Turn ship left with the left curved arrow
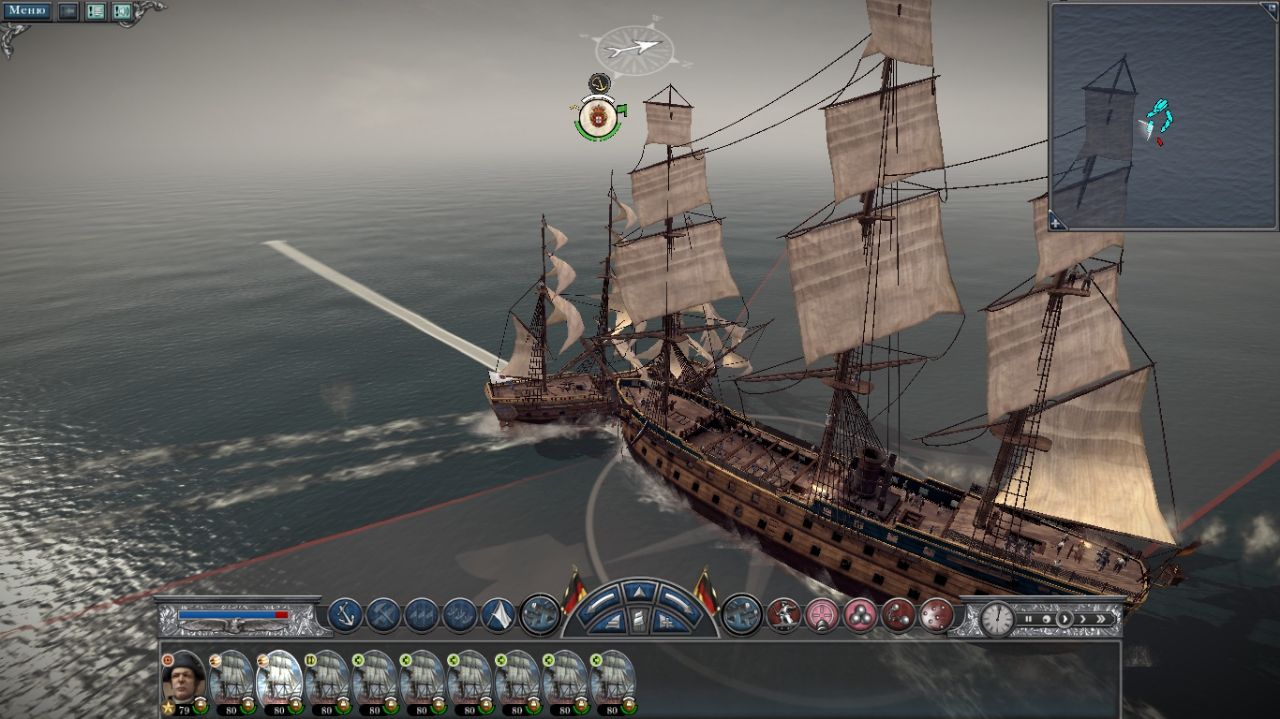The image size is (1280, 719). tap(601, 602)
